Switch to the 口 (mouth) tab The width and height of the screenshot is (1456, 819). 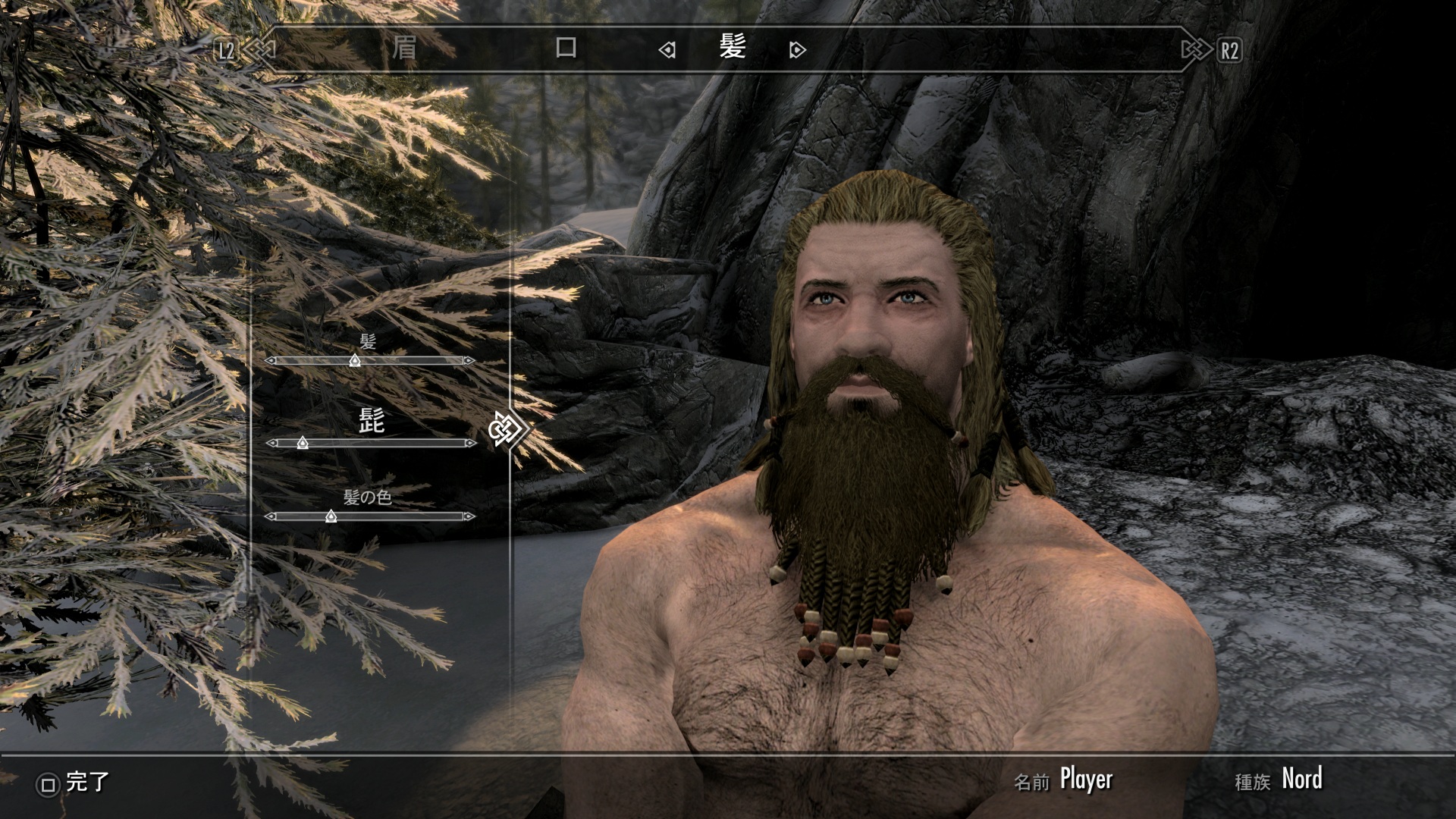[566, 49]
